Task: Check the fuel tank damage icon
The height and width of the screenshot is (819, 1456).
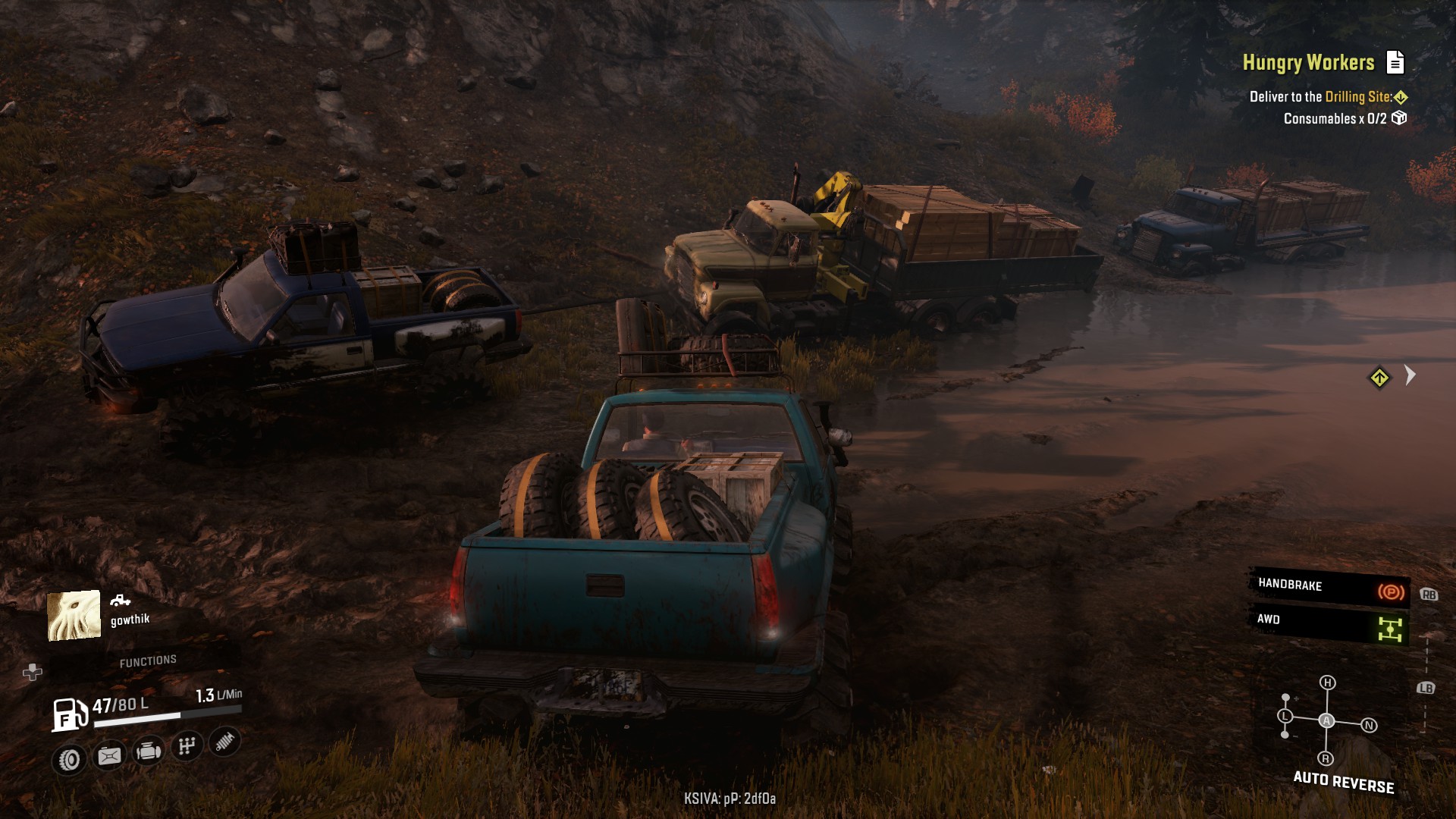Action: (x=109, y=755)
